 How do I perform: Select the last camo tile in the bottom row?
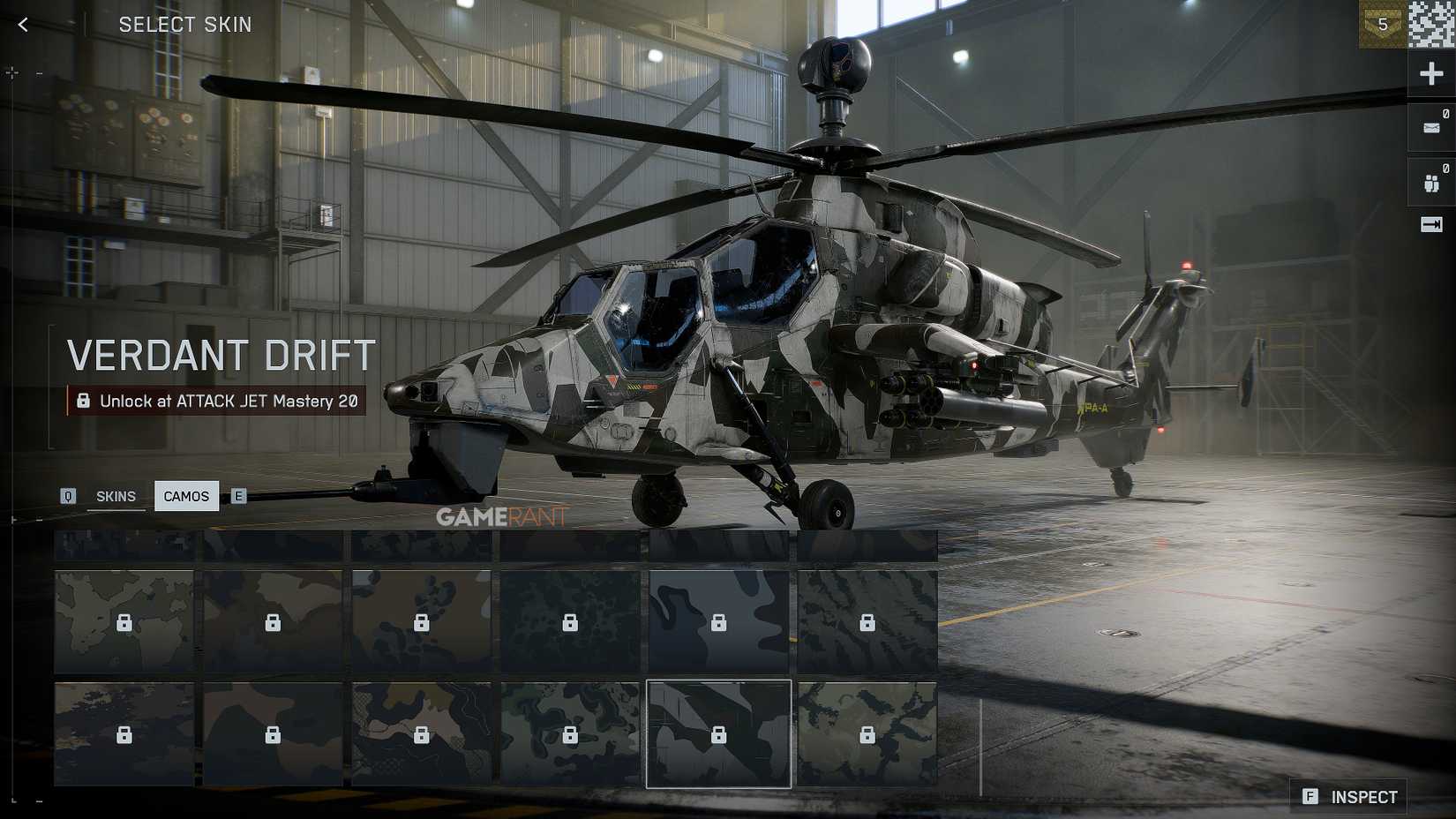click(x=863, y=734)
